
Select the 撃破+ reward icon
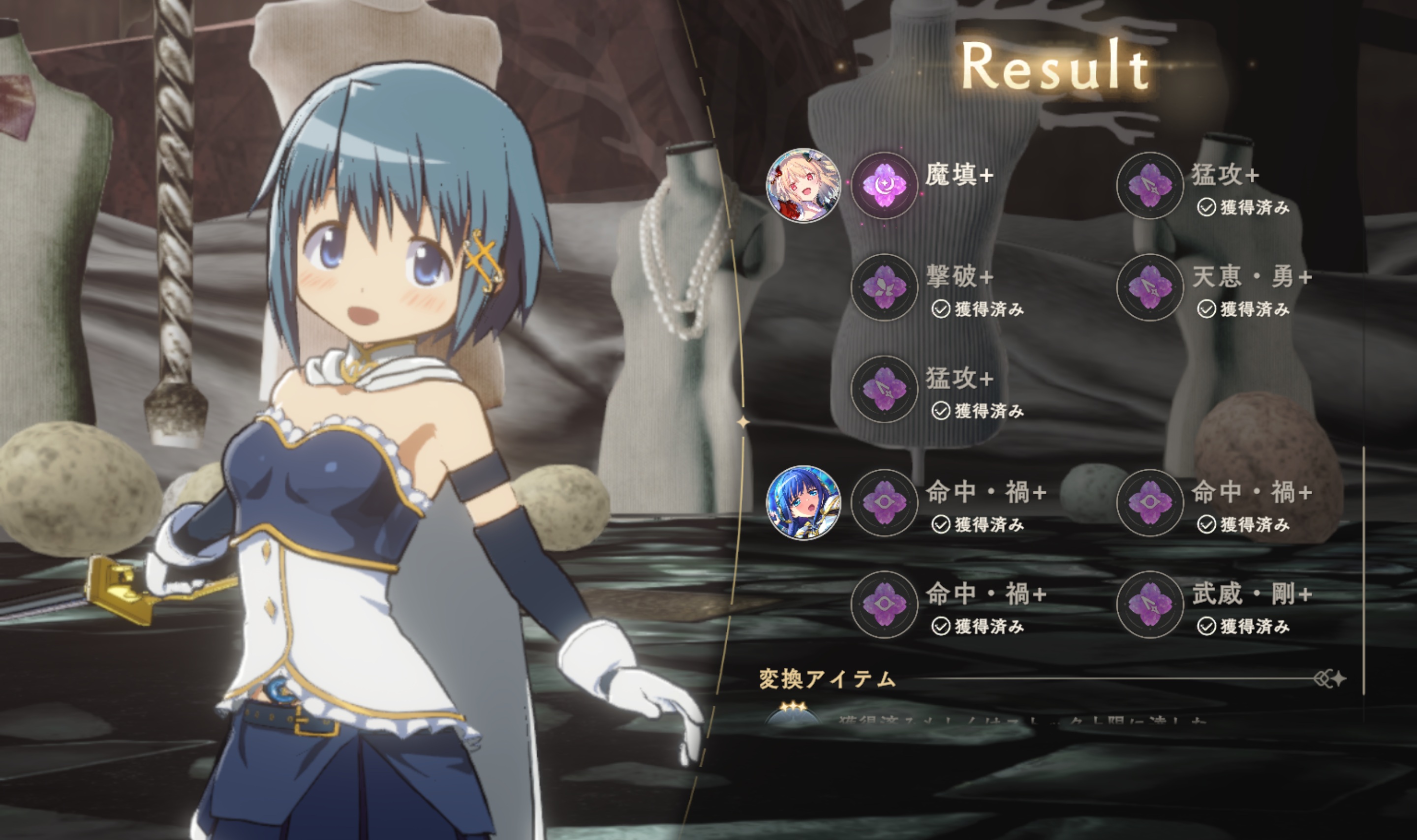(884, 287)
